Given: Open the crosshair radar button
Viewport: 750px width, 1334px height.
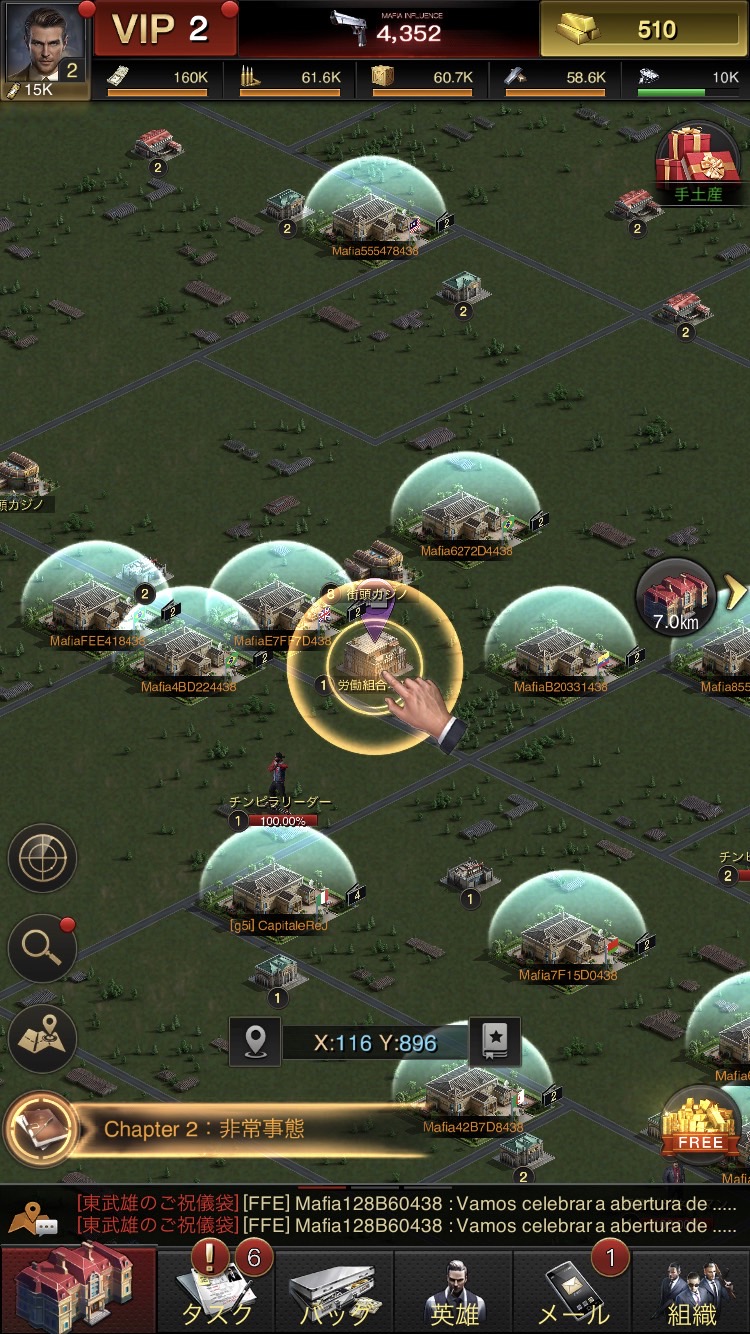Looking at the screenshot, I should pyautogui.click(x=43, y=858).
